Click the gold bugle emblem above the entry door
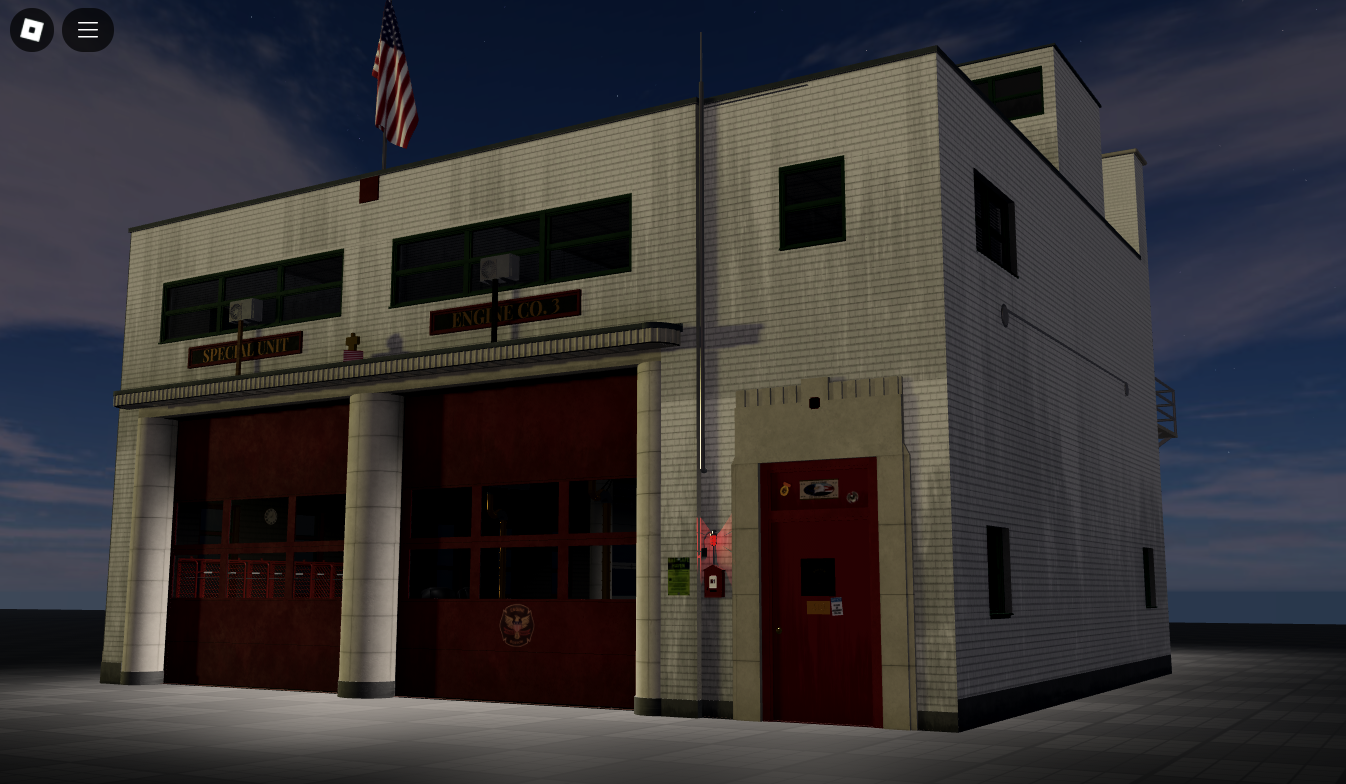1346x784 pixels. click(x=784, y=489)
